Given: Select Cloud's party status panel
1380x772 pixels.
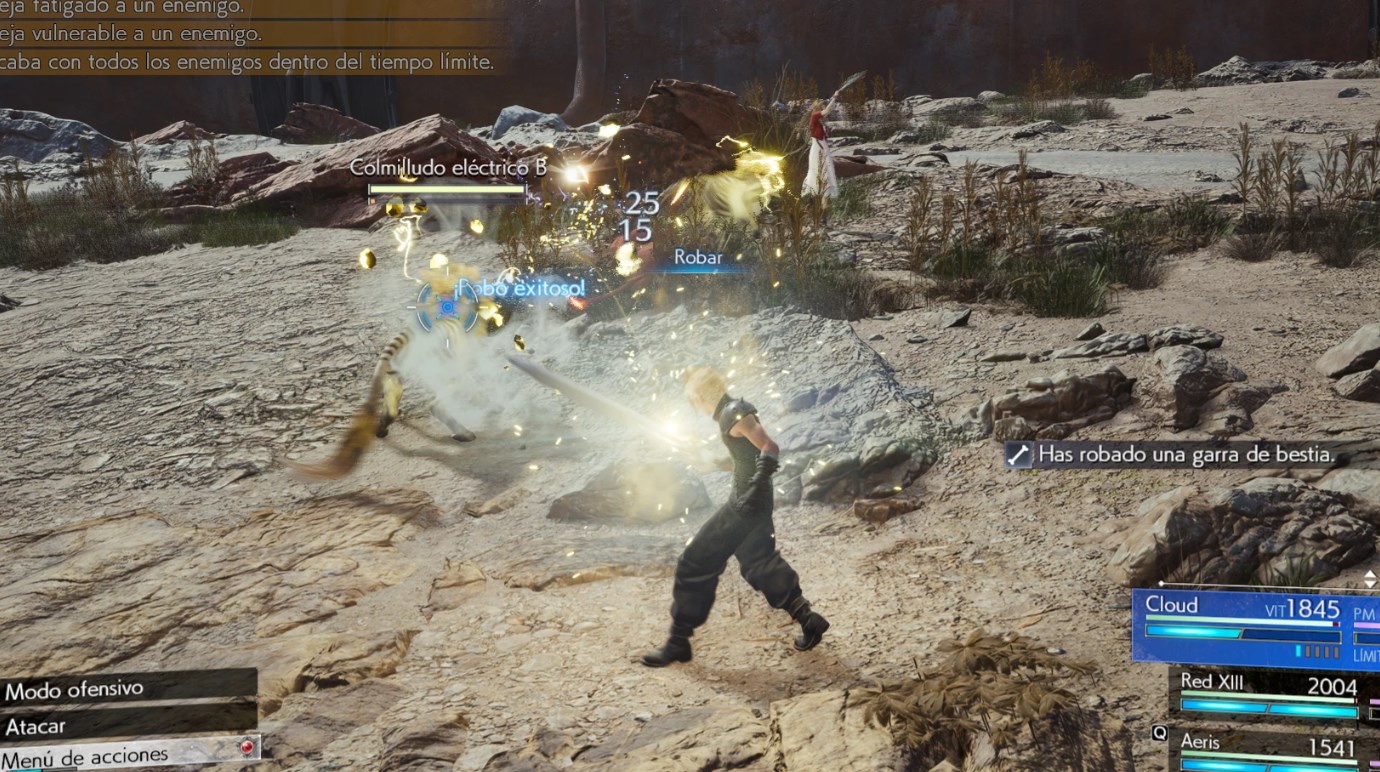Looking at the screenshot, I should [x=1255, y=627].
